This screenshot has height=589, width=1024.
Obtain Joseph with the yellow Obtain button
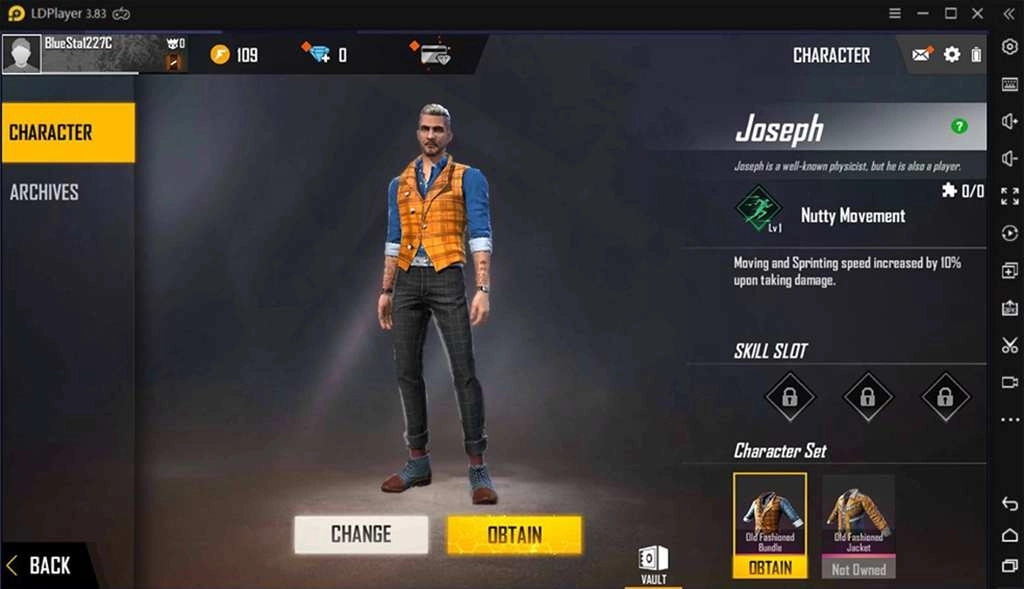[x=514, y=535]
